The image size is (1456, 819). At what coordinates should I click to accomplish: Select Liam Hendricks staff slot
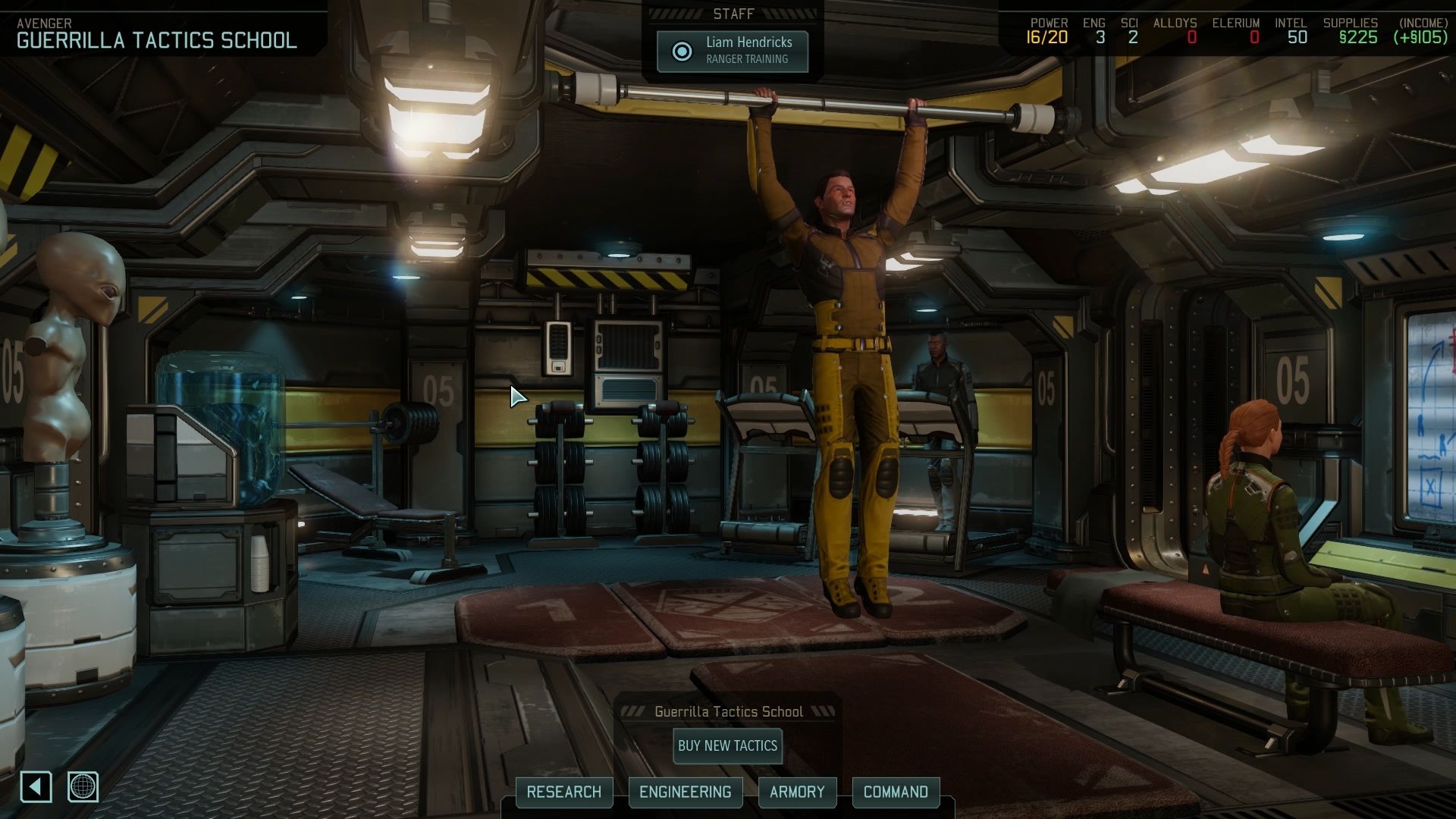(x=733, y=51)
